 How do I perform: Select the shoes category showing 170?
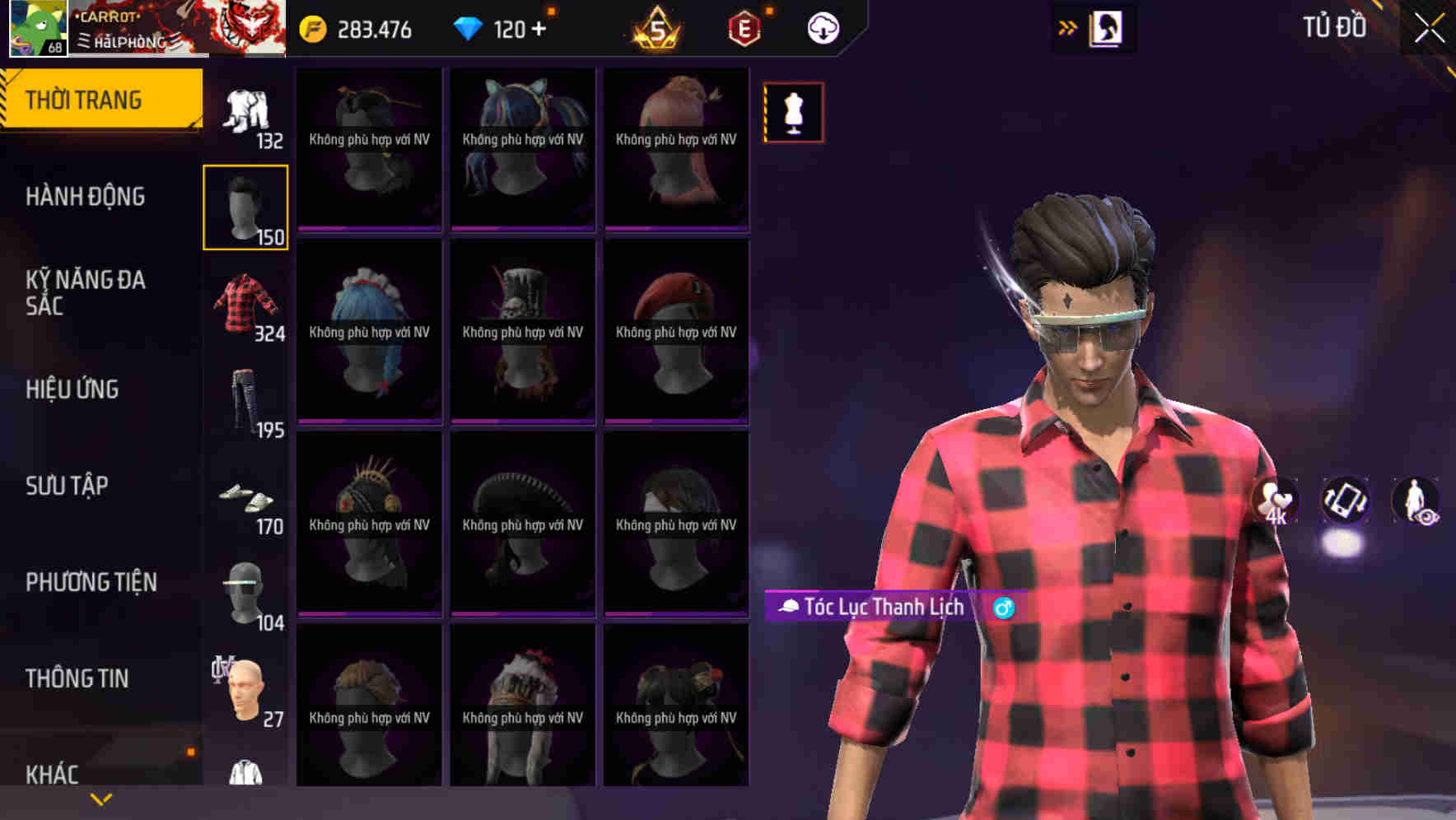click(245, 498)
